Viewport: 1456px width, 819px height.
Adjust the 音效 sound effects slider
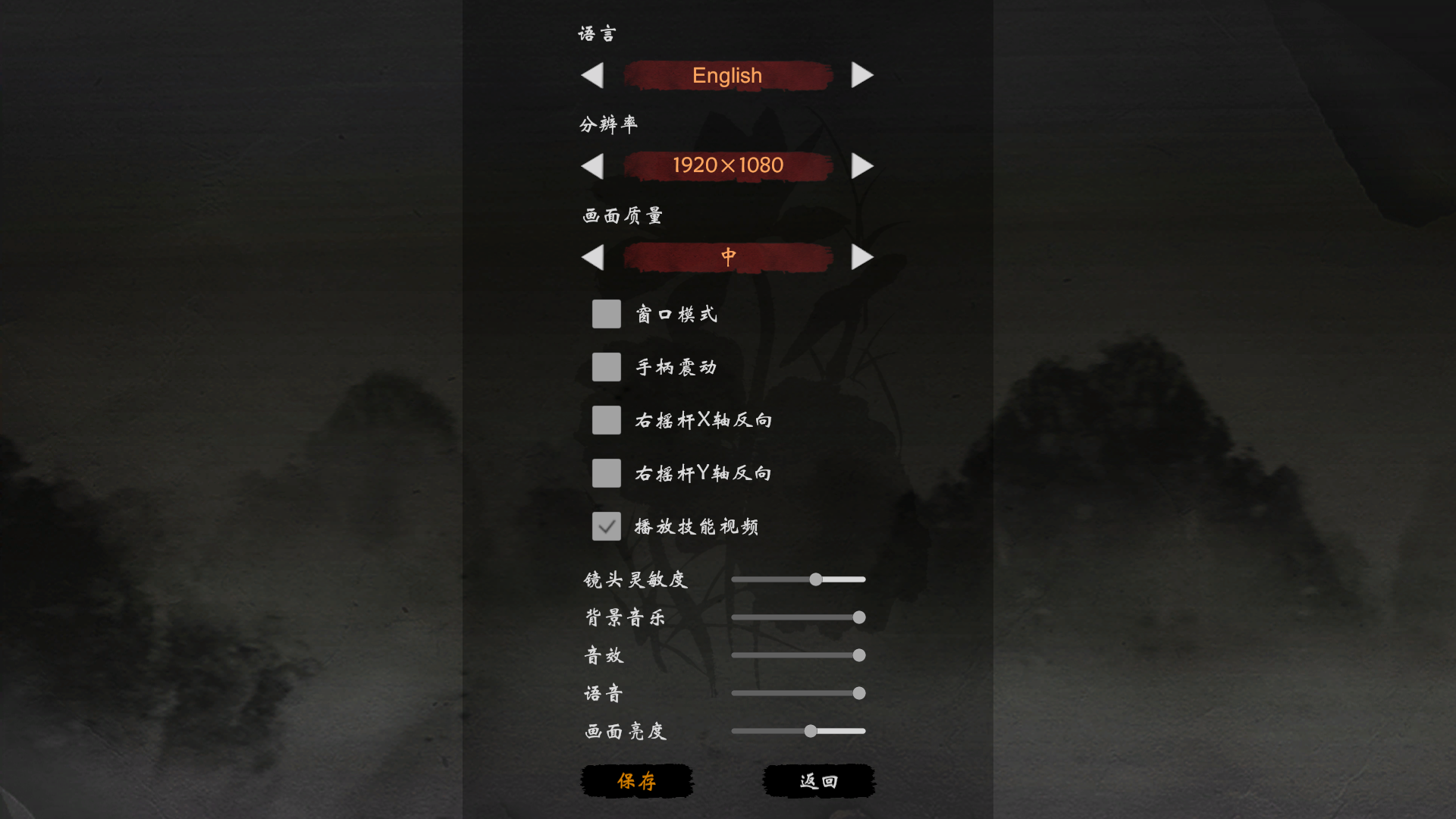pyautogui.click(x=857, y=654)
